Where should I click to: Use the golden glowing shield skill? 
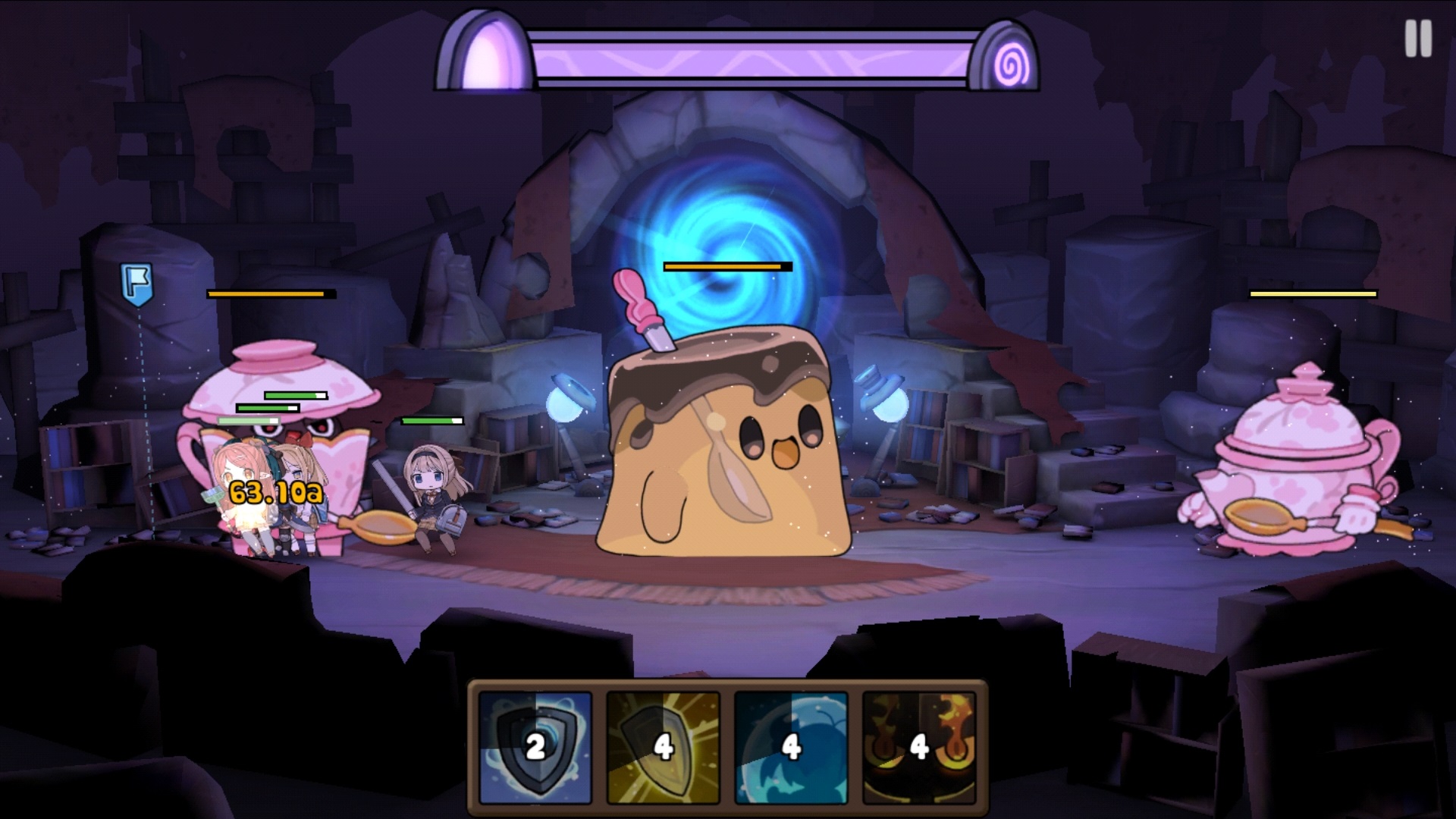[664, 747]
